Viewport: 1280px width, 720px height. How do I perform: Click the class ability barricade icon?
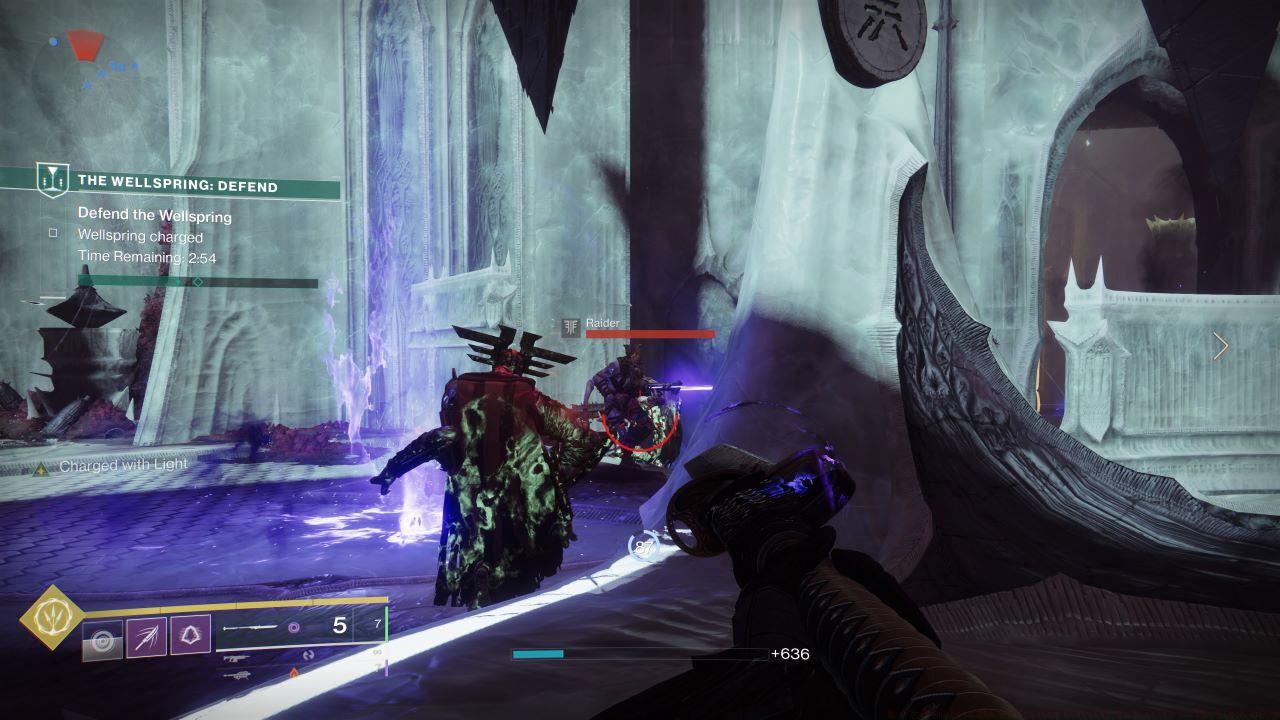tap(102, 638)
